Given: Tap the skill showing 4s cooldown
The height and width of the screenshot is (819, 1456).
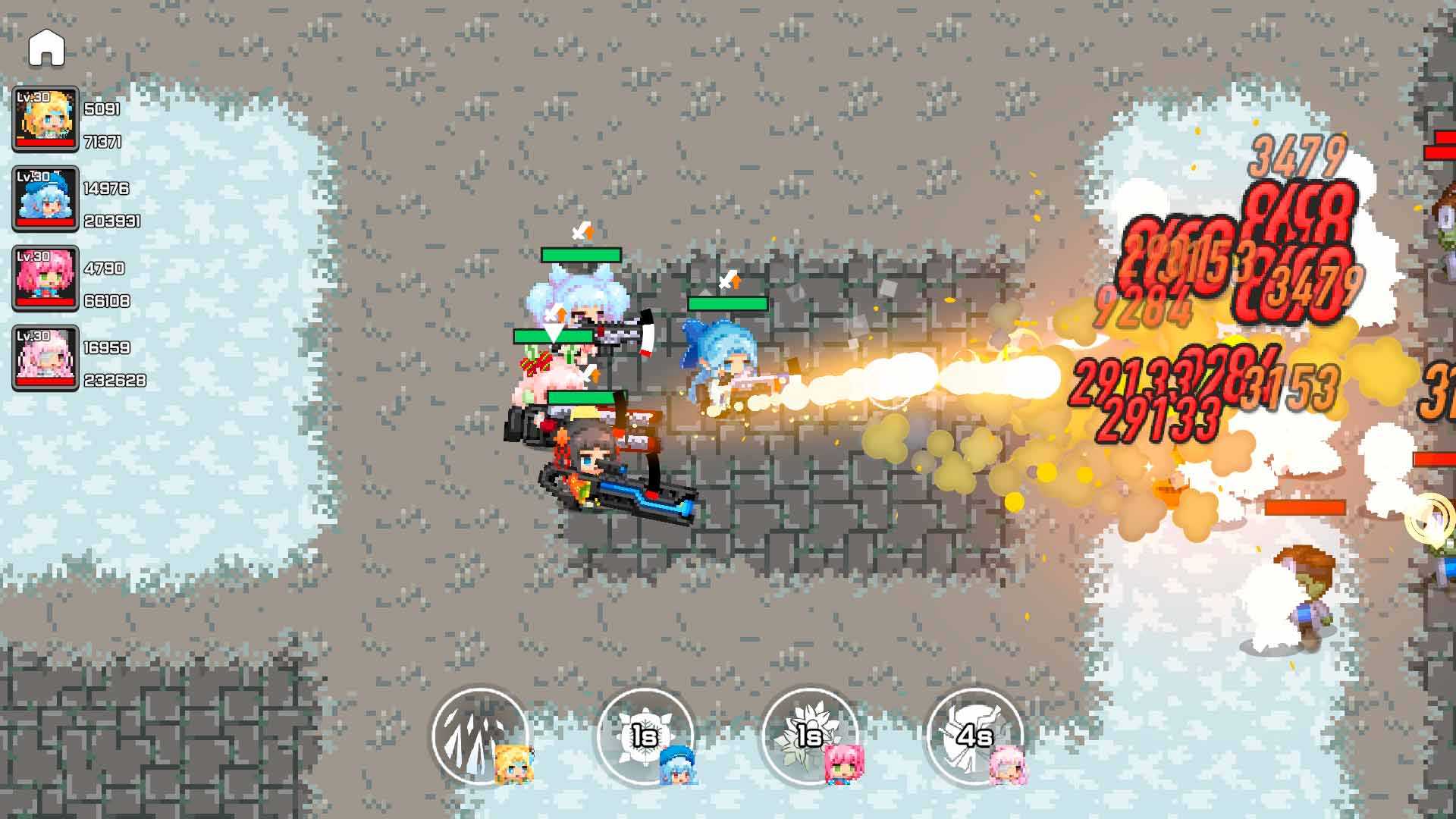Looking at the screenshot, I should click(974, 734).
